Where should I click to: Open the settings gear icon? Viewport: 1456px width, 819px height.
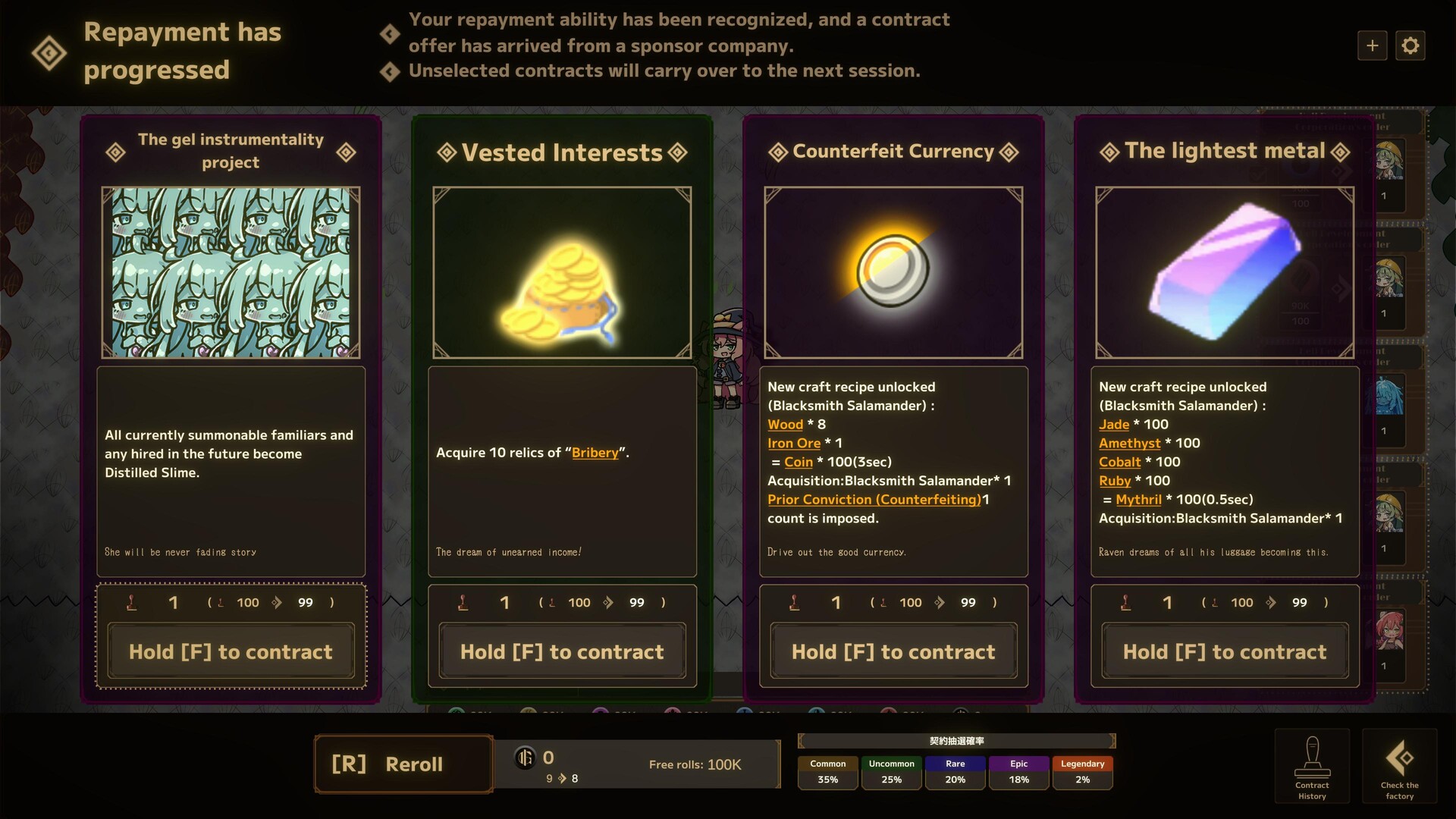pos(1410,45)
